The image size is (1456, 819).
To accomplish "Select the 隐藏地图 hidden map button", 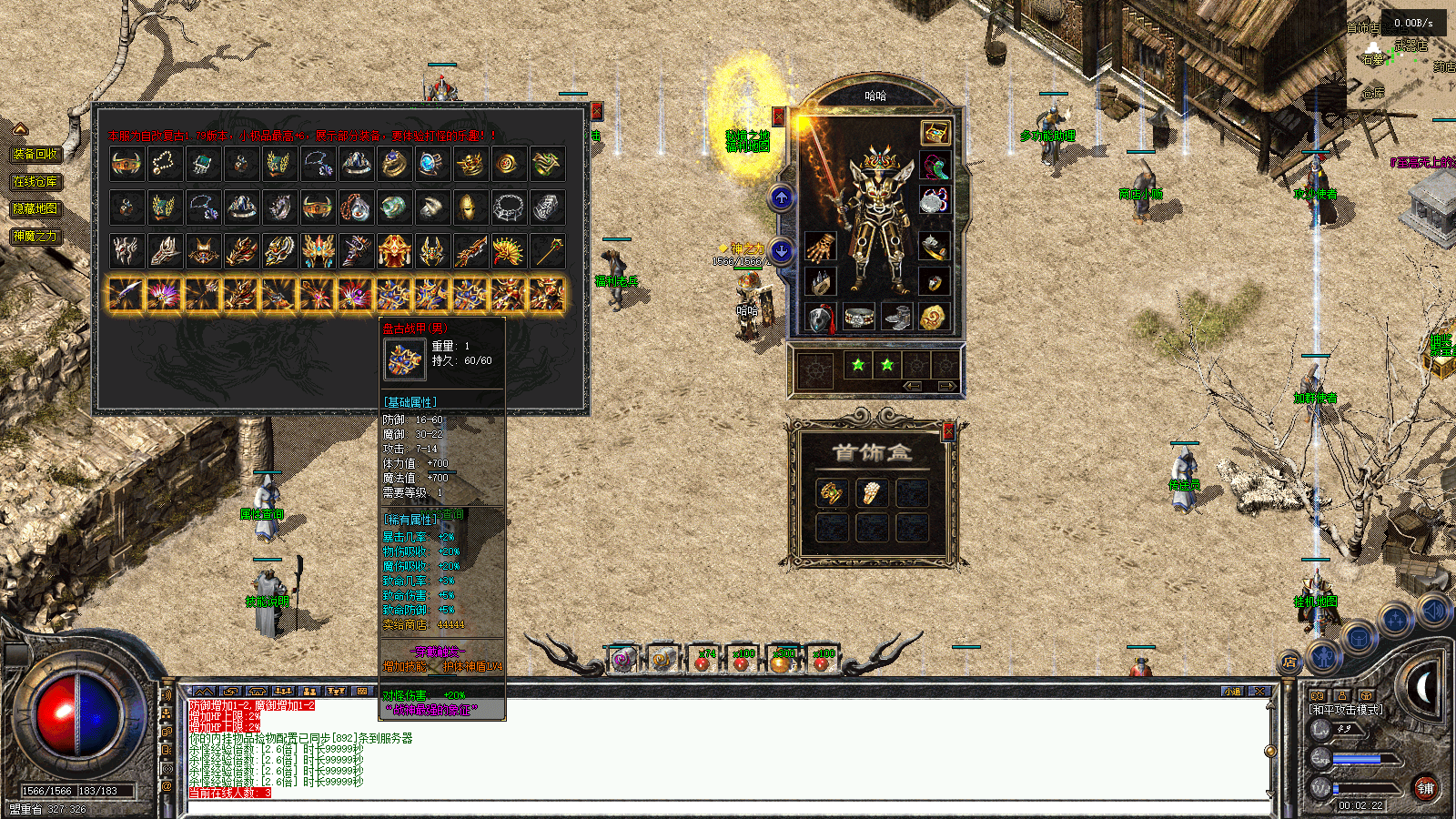I will pos(35,208).
